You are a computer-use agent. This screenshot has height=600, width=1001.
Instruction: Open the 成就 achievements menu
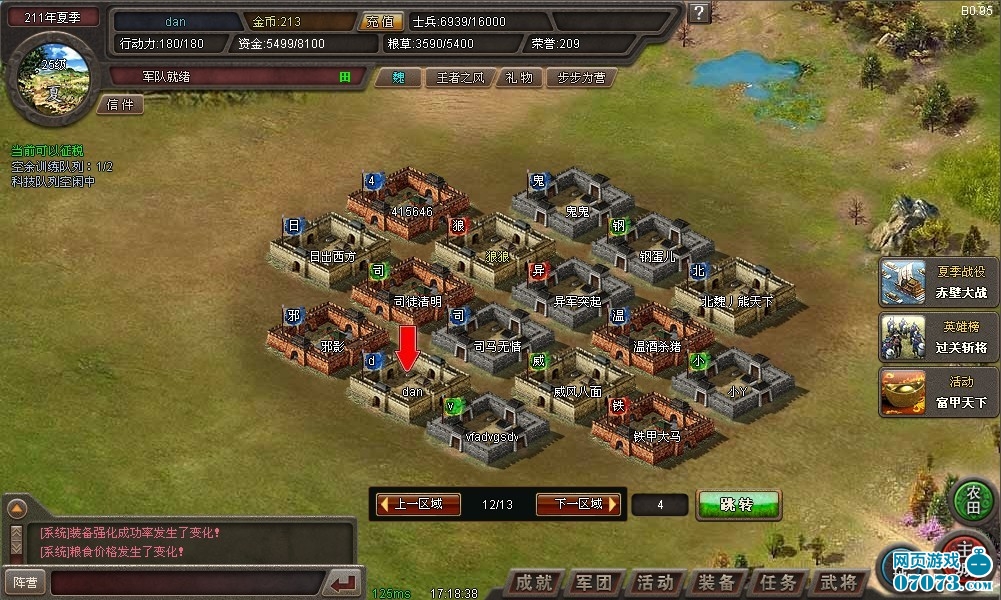[x=537, y=583]
